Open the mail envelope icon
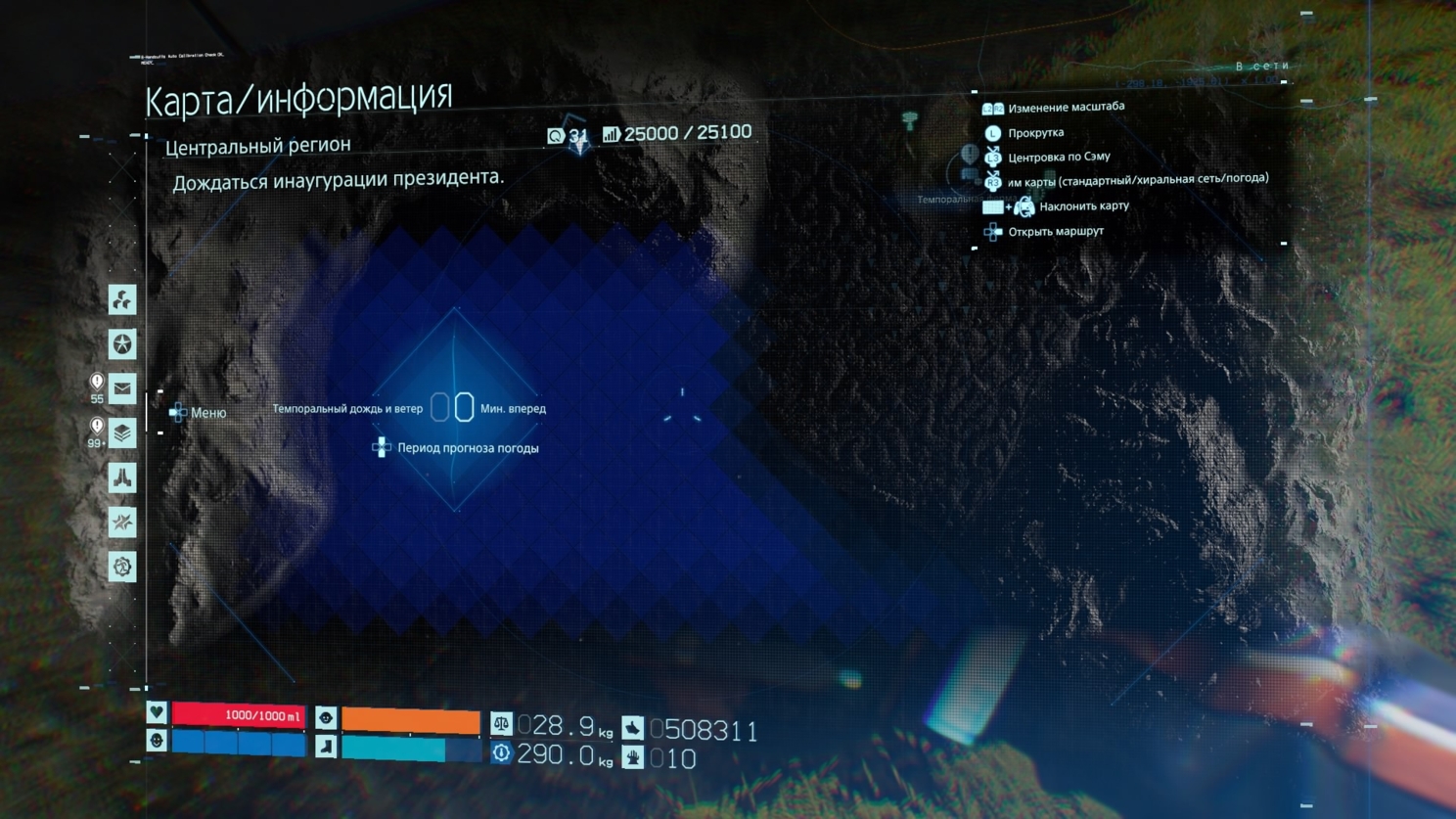 (122, 388)
